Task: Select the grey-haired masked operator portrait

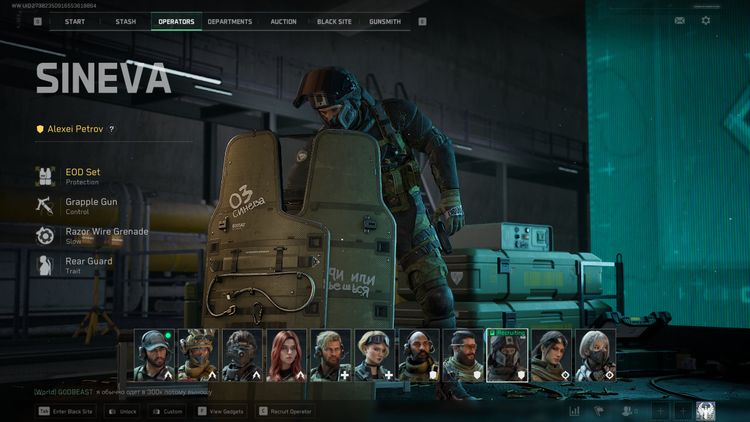Action: pos(594,356)
